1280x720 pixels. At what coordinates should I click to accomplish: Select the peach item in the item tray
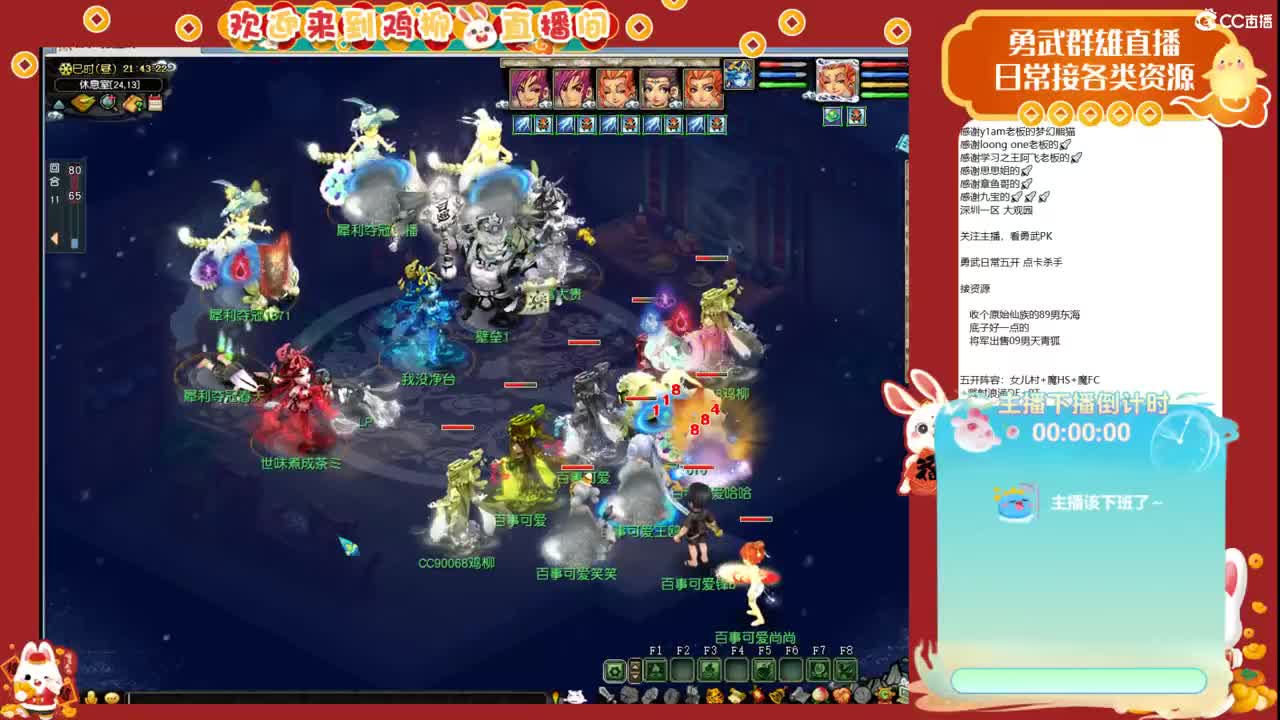pos(820,694)
